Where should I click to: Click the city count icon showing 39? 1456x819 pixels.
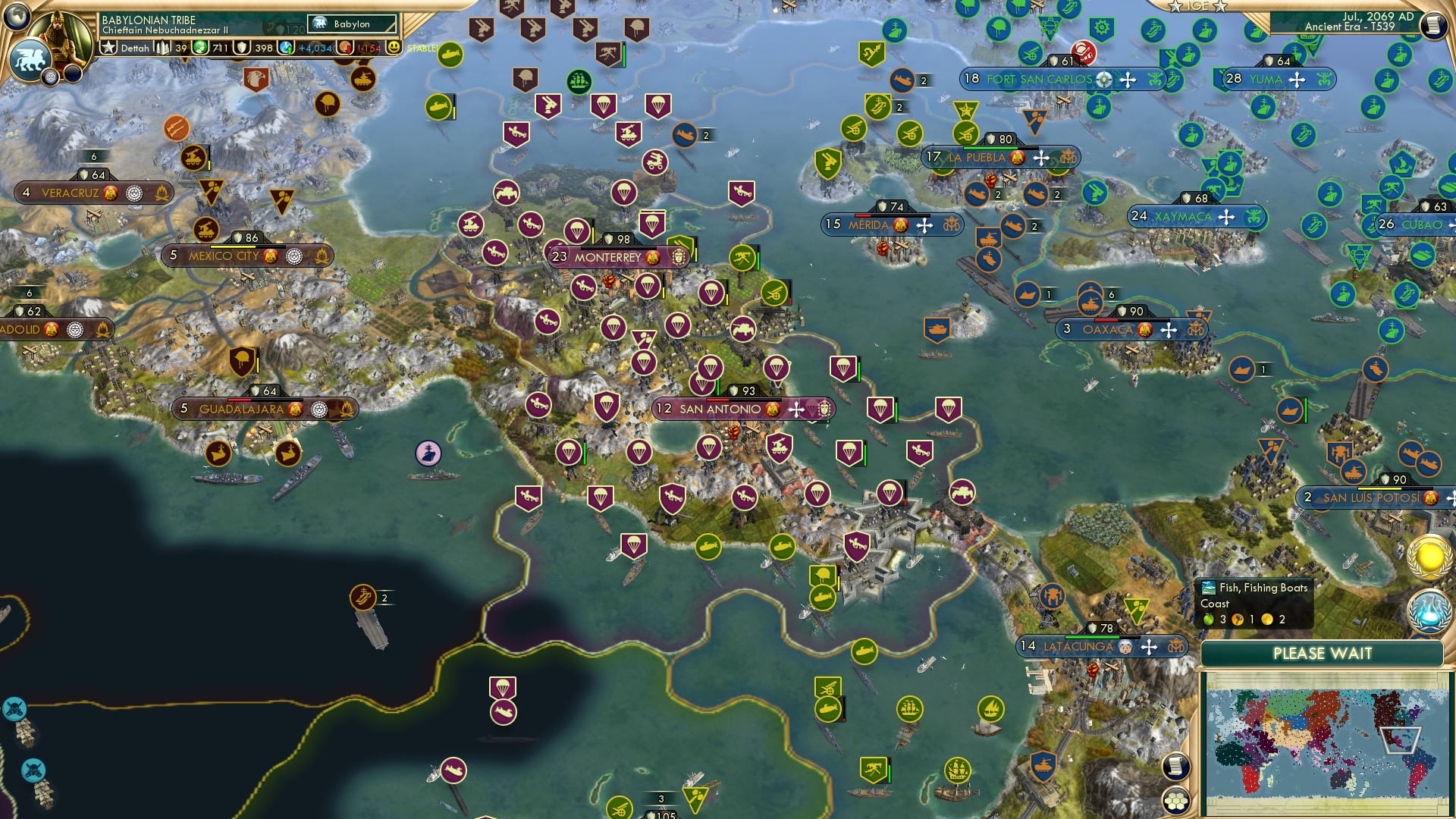[162, 48]
